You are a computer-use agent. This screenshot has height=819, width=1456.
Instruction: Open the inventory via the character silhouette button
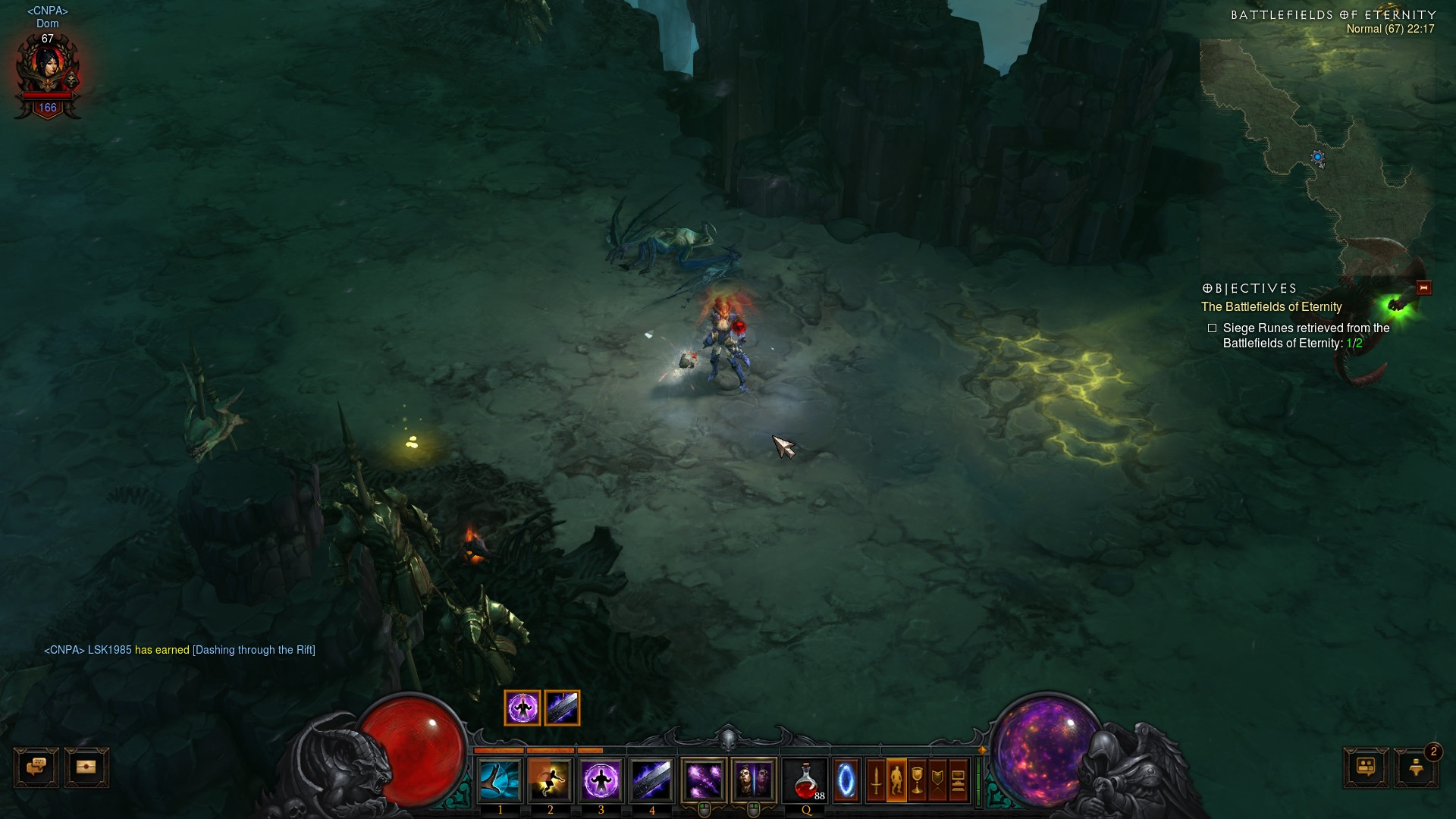(x=896, y=780)
